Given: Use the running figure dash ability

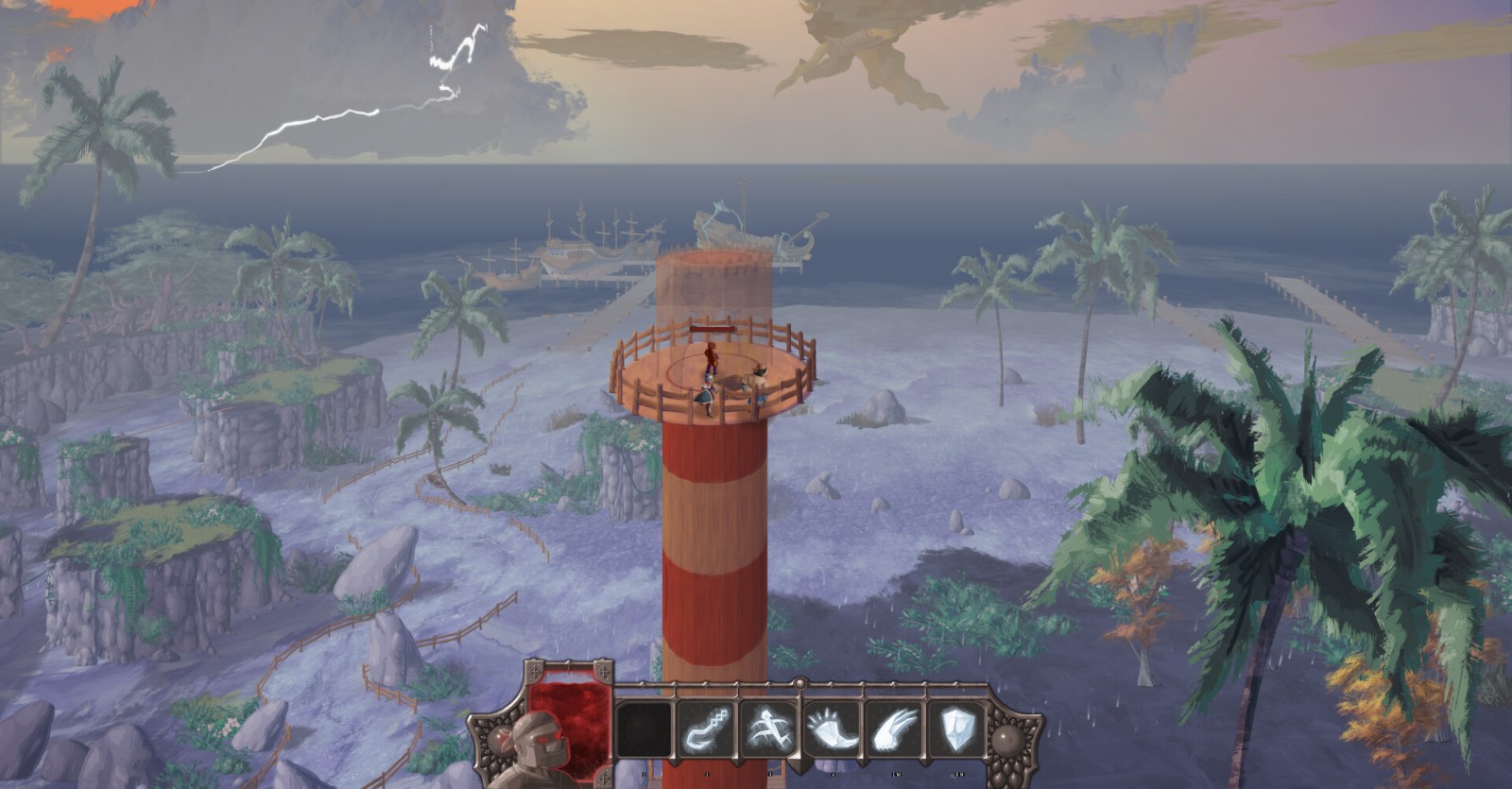Looking at the screenshot, I should pyautogui.click(x=769, y=729).
